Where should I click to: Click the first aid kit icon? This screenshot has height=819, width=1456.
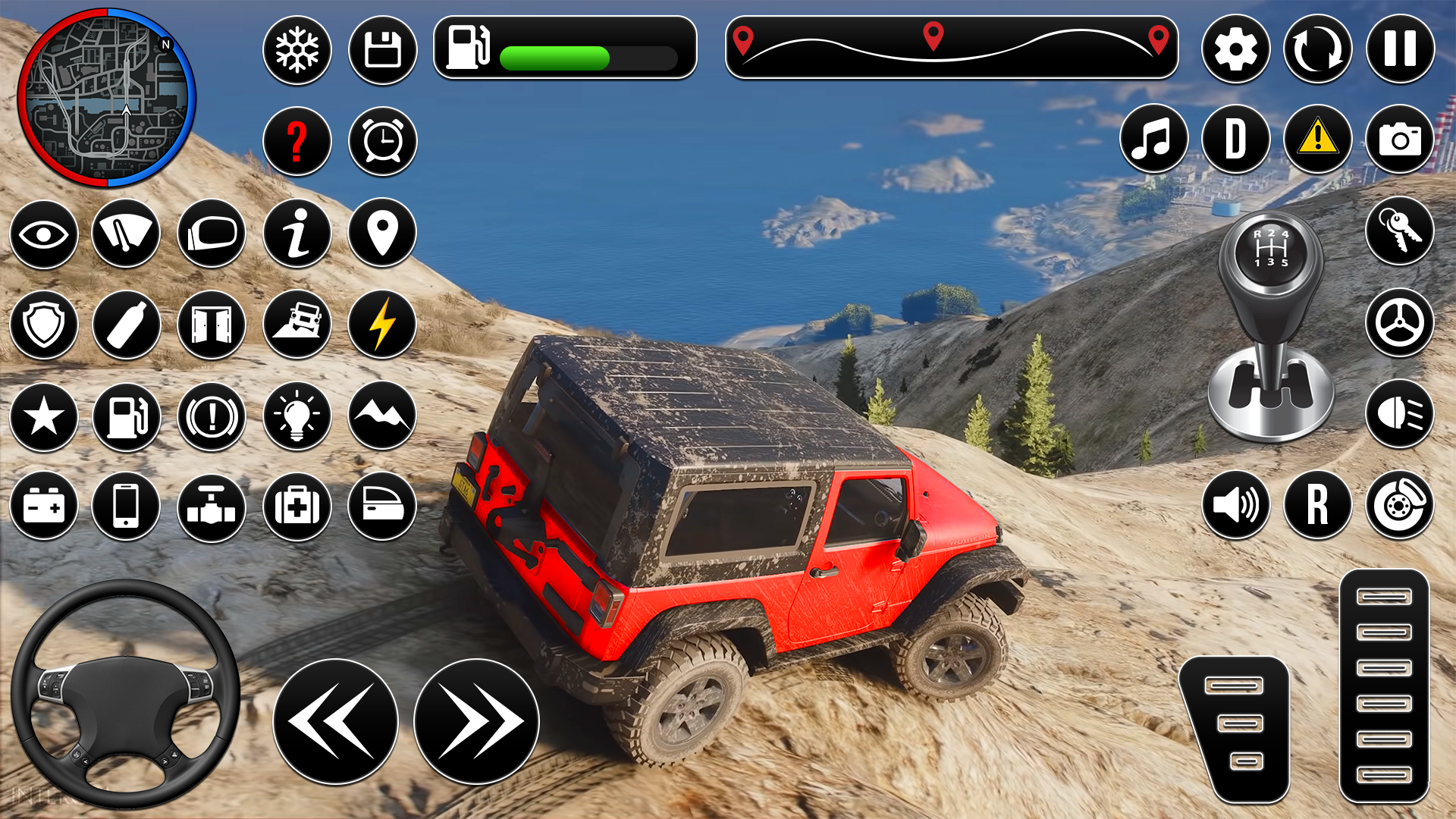(x=297, y=507)
